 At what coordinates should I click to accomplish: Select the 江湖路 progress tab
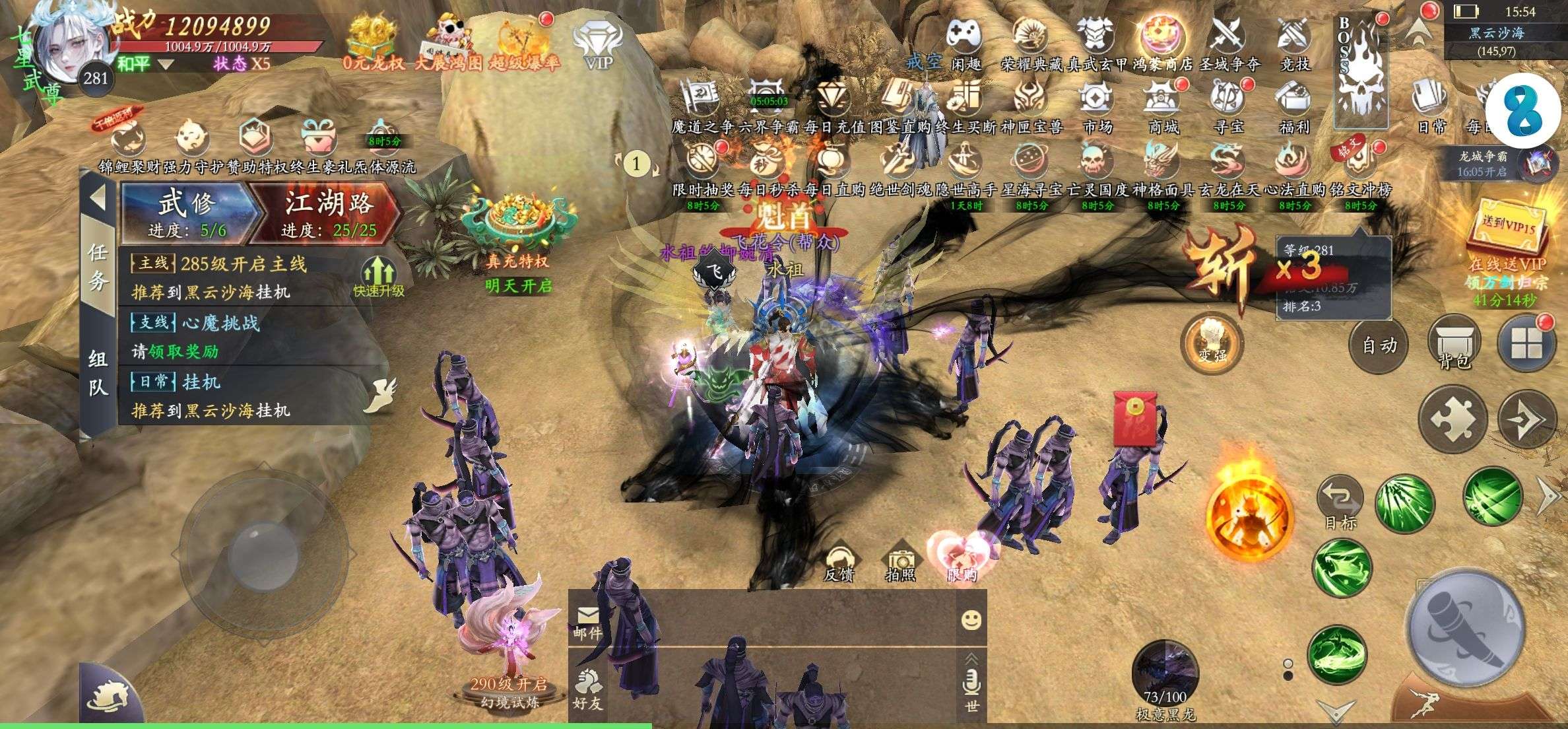click(x=328, y=211)
